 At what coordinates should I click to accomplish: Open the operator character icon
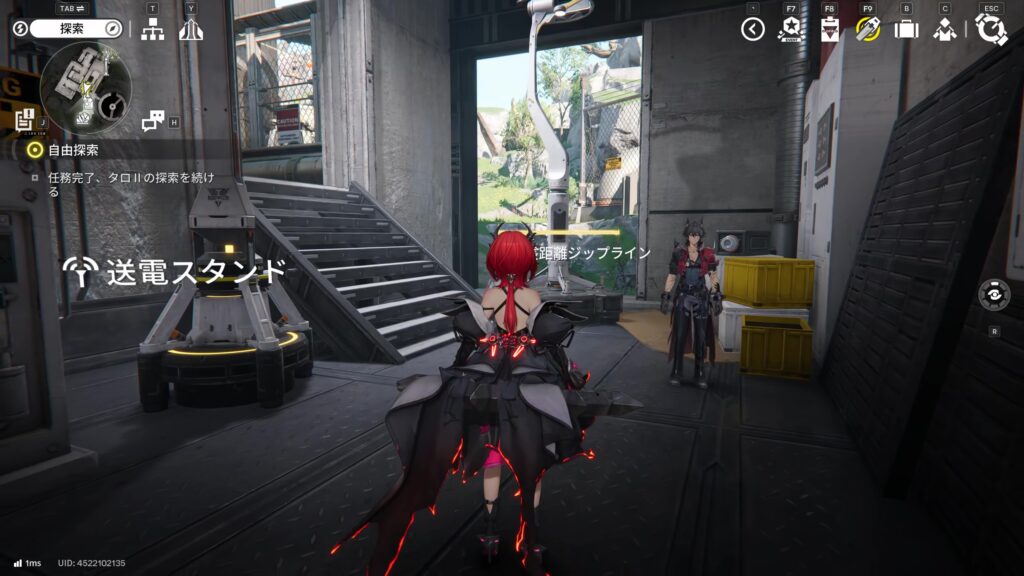click(x=944, y=29)
